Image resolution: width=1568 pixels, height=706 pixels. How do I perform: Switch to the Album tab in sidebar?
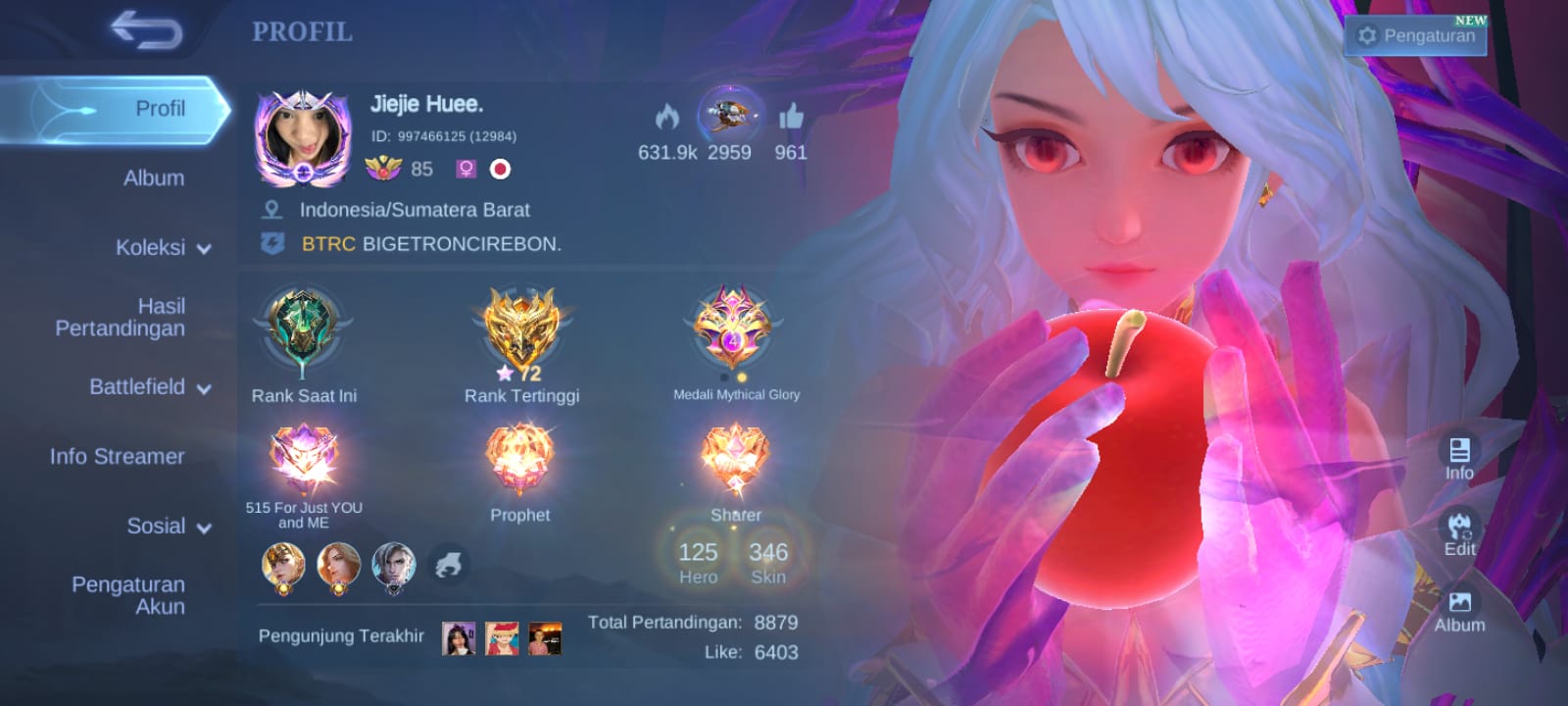(154, 178)
